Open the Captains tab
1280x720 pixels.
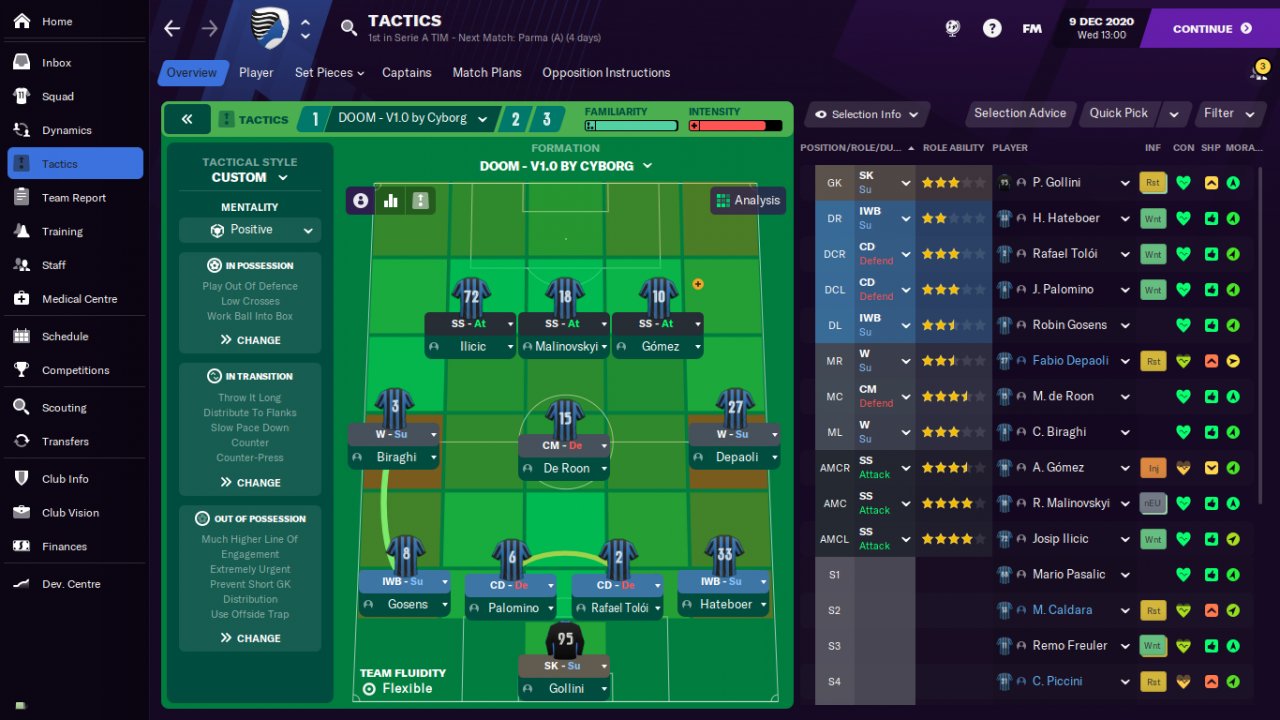(407, 72)
